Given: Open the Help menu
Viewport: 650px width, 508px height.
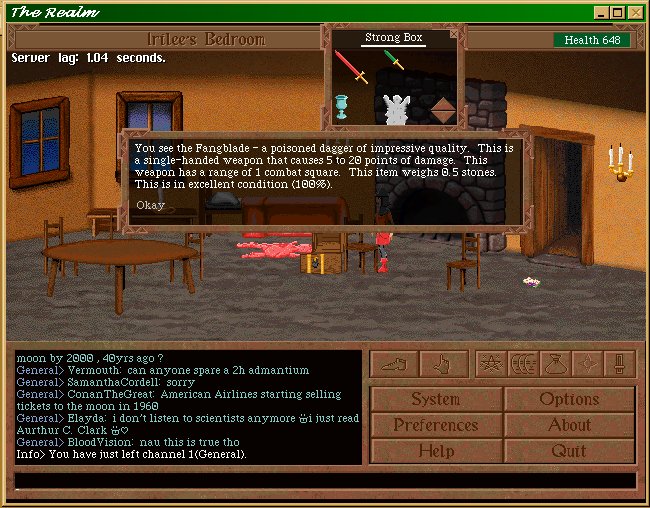Looking at the screenshot, I should [x=436, y=451].
